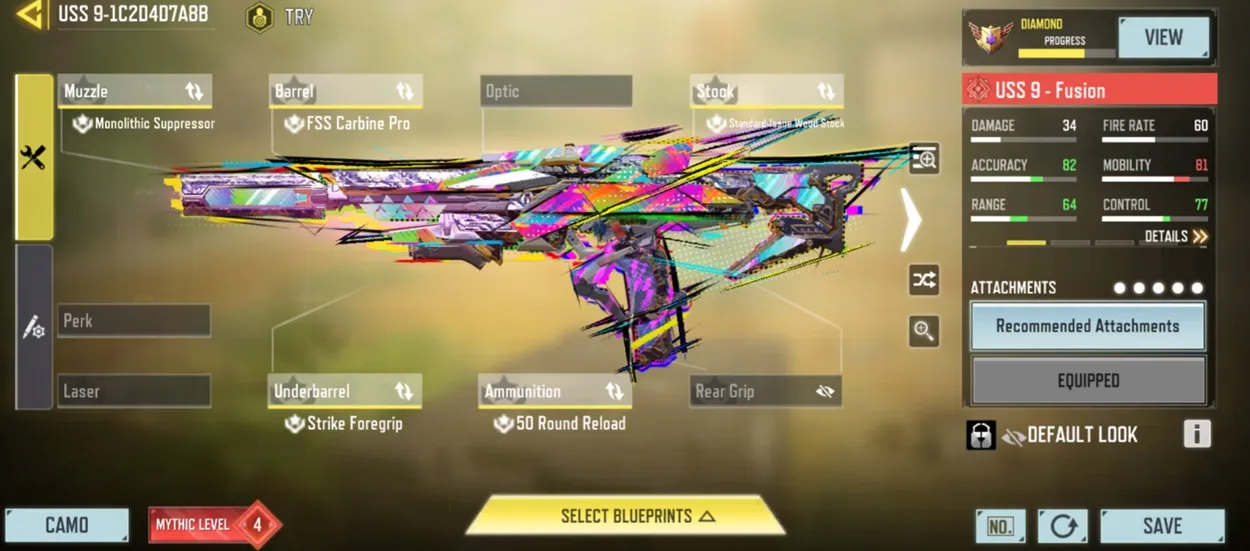
Task: Apply Recommended Attachments
Action: click(x=1087, y=326)
